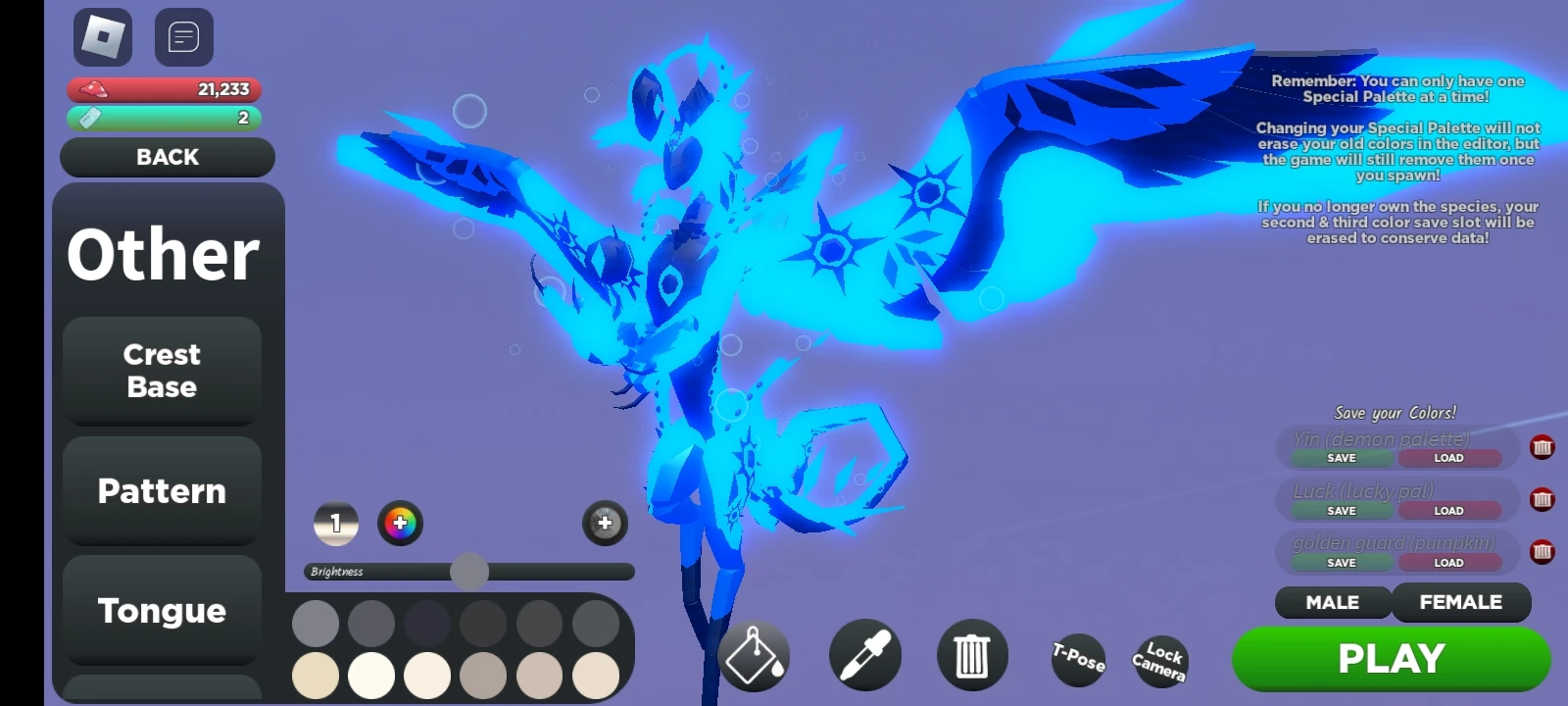Click the plus icon to add a color
The height and width of the screenshot is (706, 1568).
pos(604,524)
